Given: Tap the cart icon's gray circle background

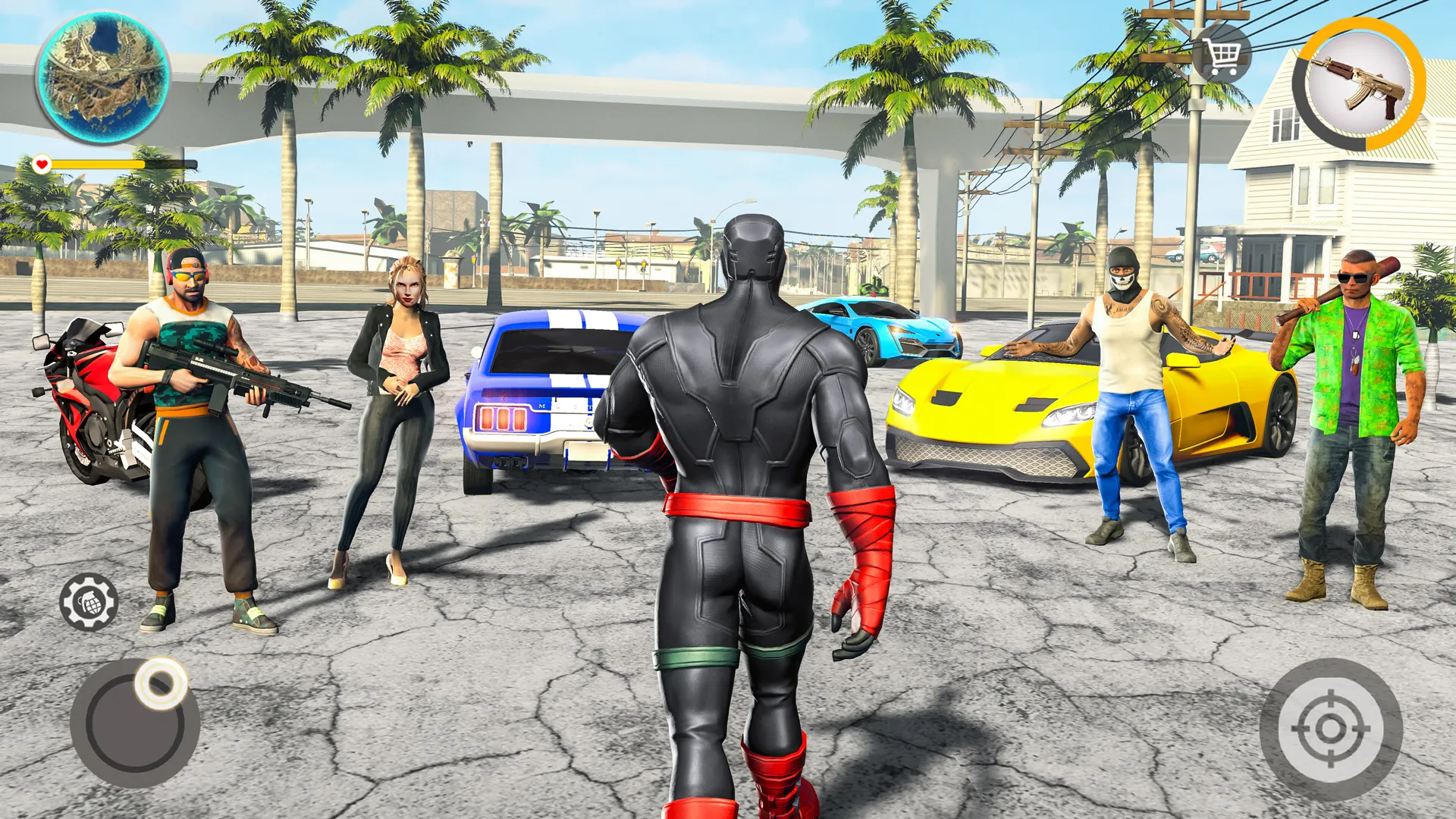Looking at the screenshot, I should pyautogui.click(x=1222, y=55).
